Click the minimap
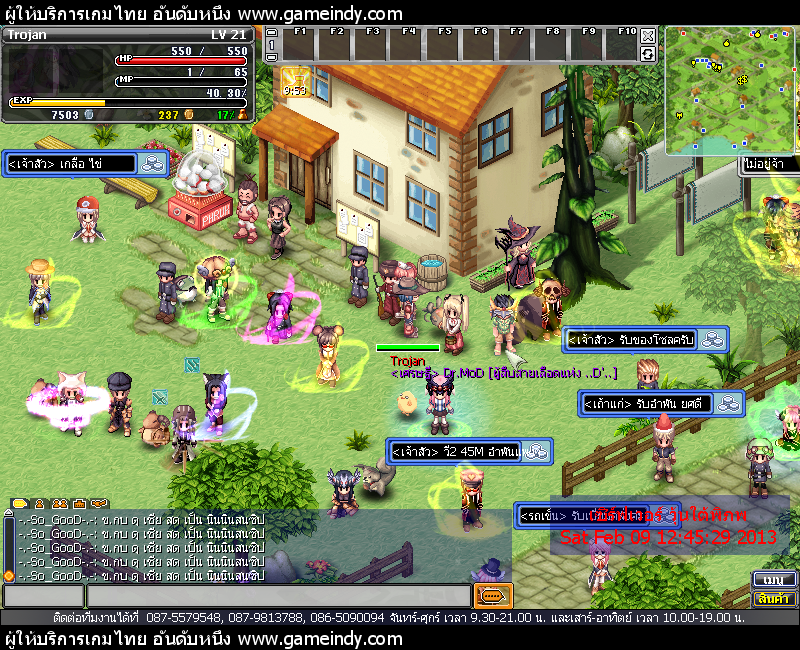 pos(730,90)
